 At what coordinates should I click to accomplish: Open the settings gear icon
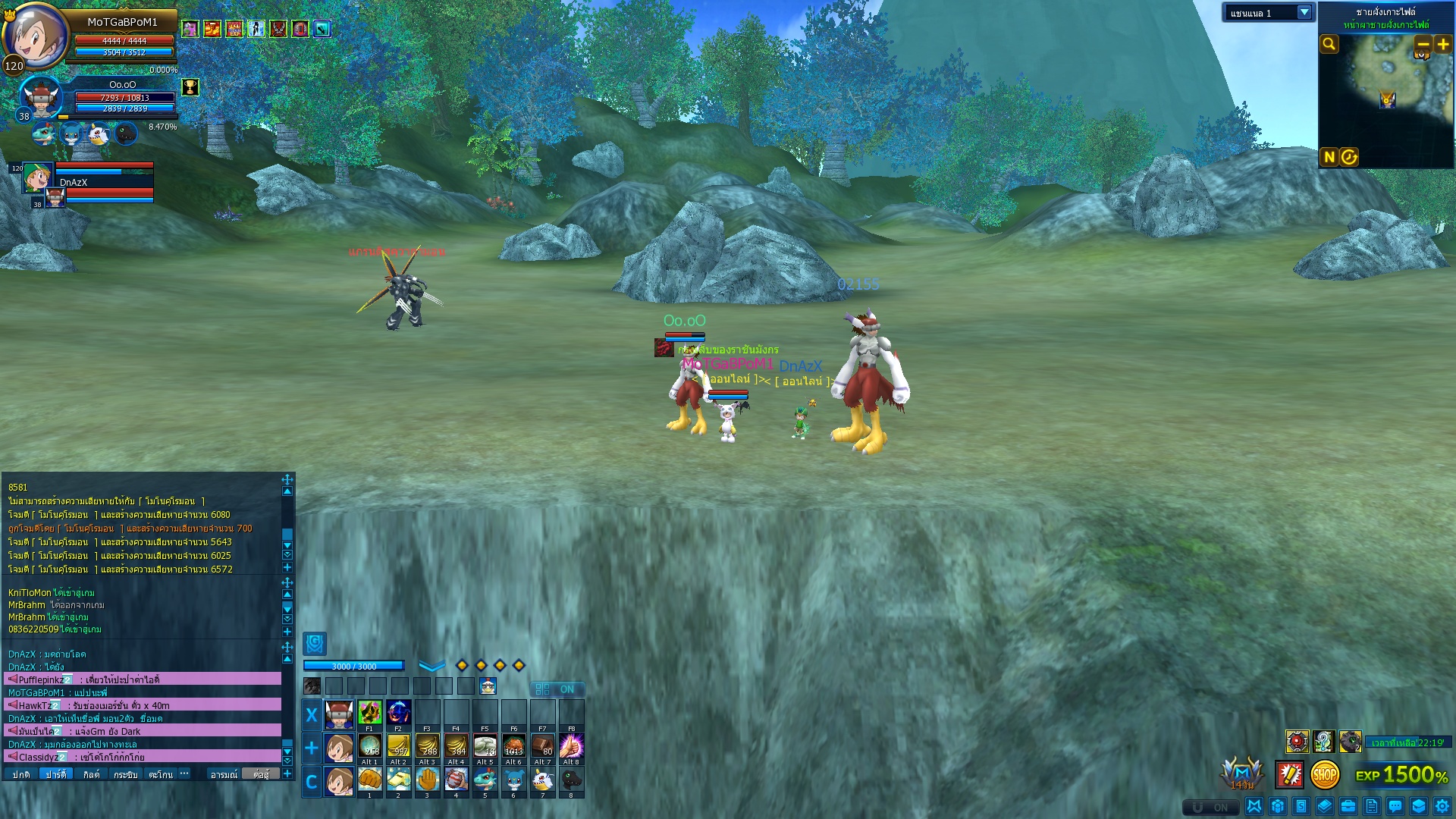[x=1442, y=806]
